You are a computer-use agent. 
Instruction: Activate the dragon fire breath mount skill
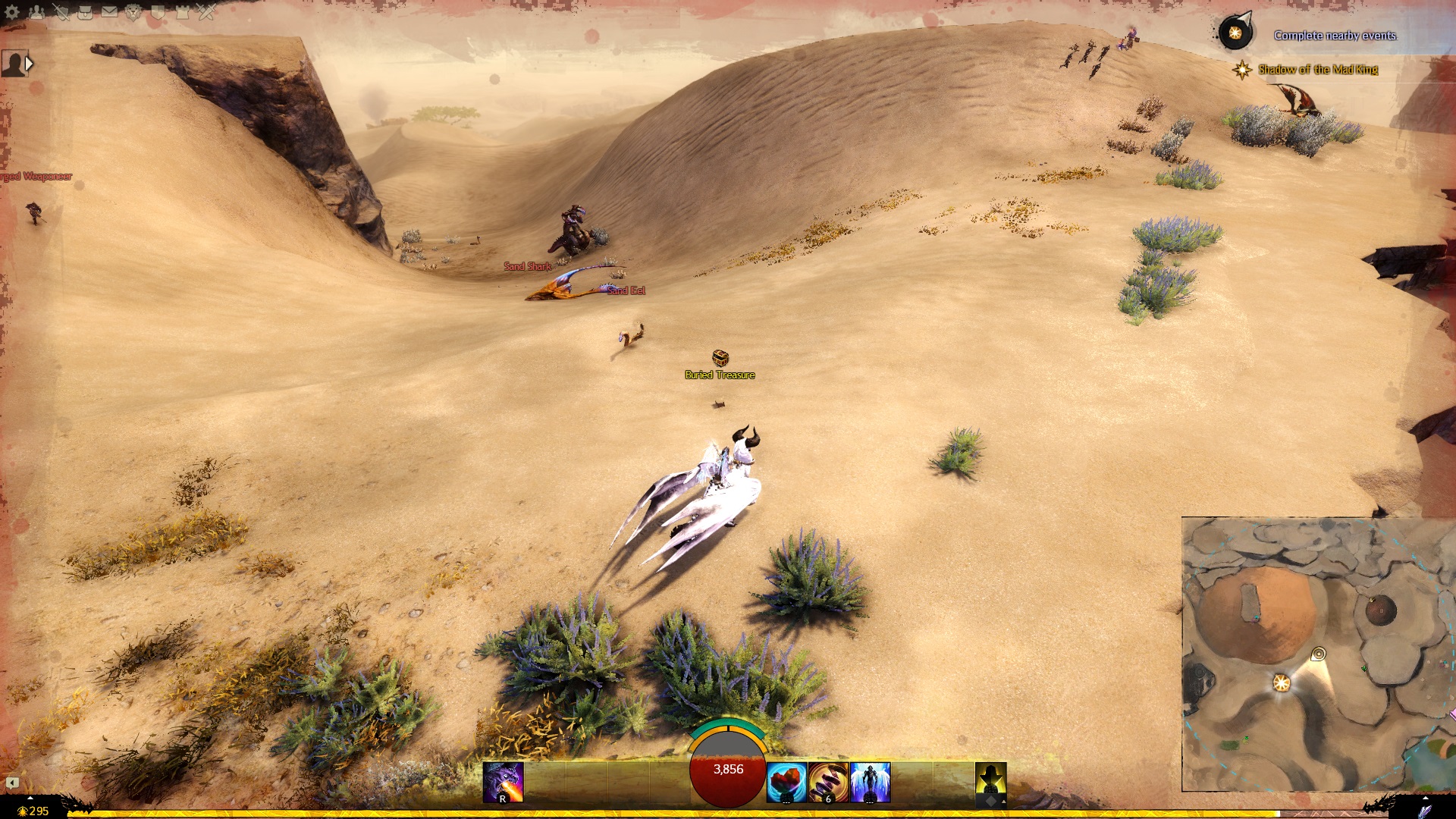click(503, 783)
